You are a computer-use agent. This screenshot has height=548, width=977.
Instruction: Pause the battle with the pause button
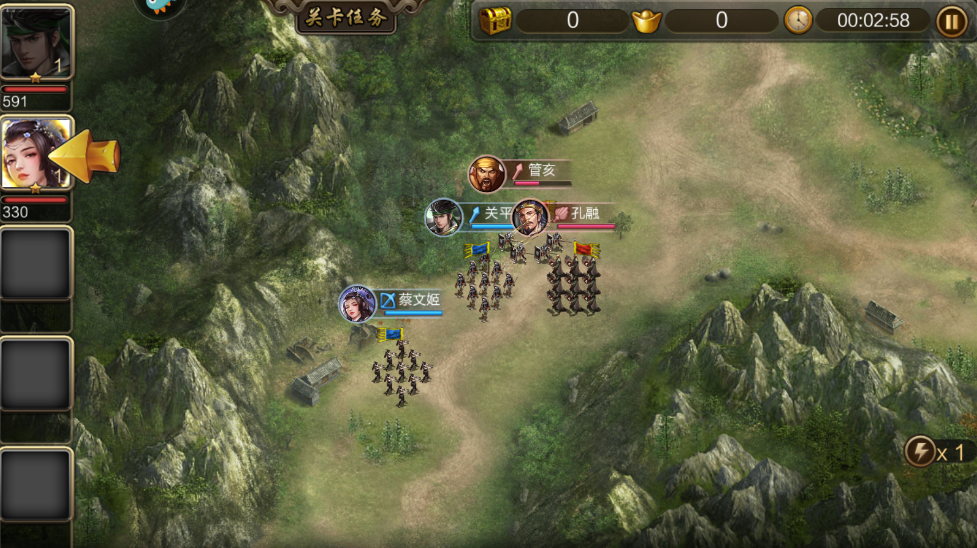[x=951, y=20]
